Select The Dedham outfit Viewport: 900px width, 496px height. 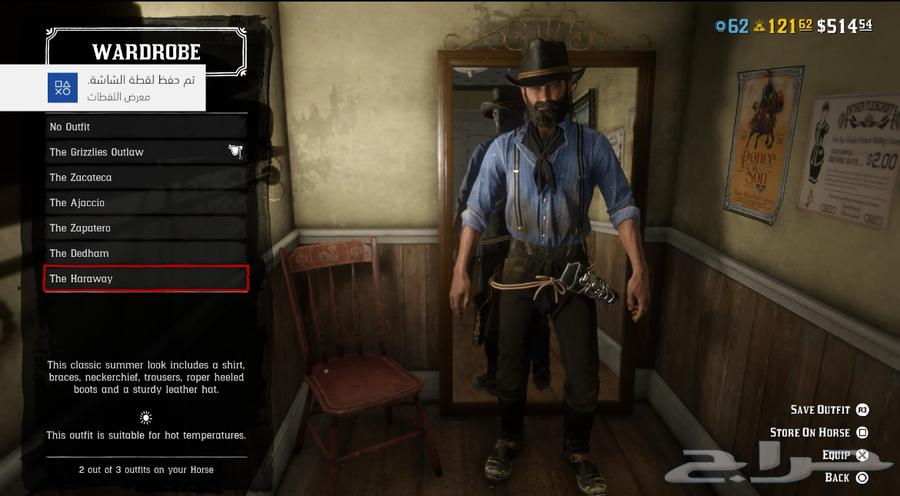146,254
